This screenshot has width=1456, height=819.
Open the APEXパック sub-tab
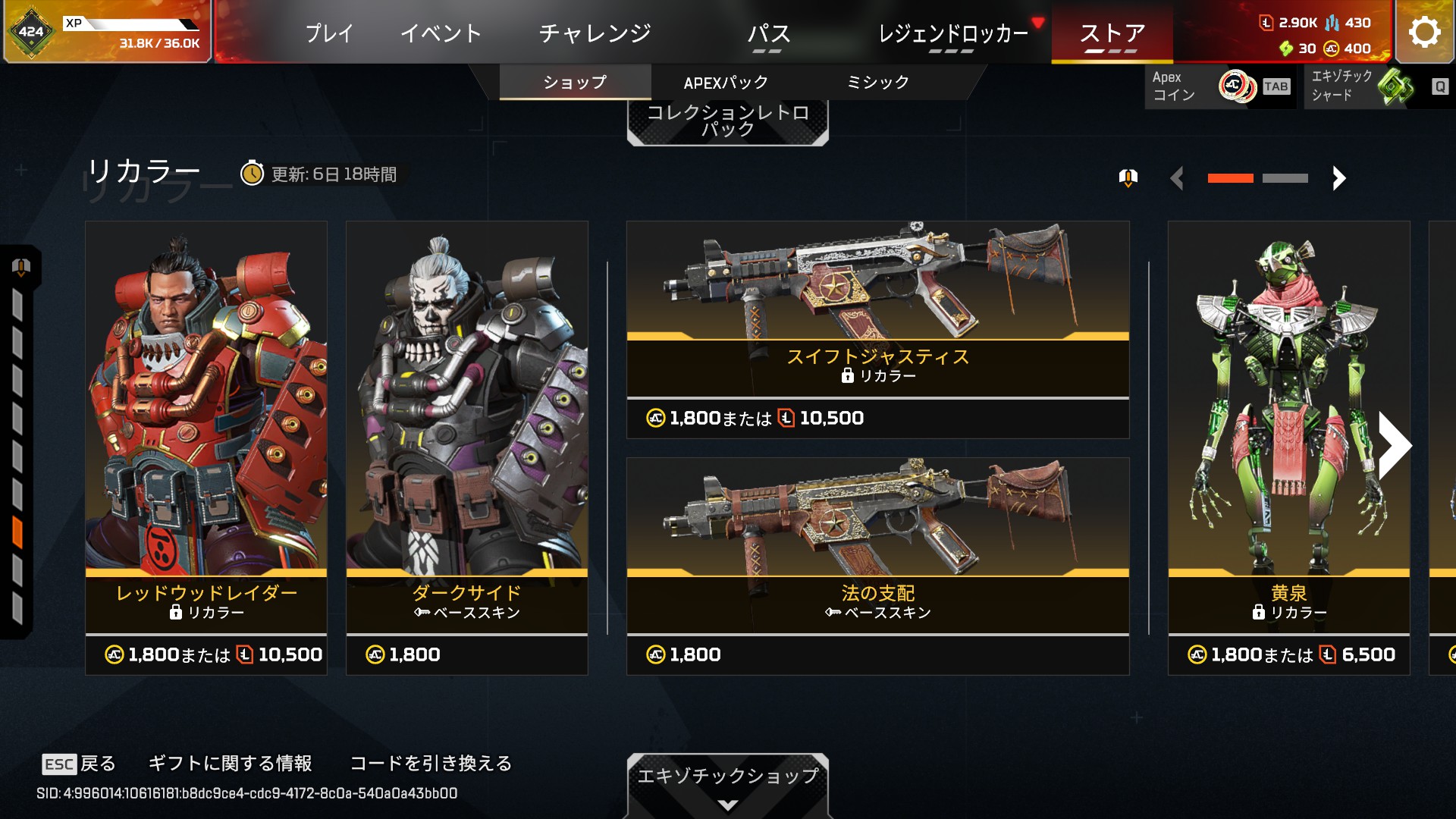[x=726, y=82]
